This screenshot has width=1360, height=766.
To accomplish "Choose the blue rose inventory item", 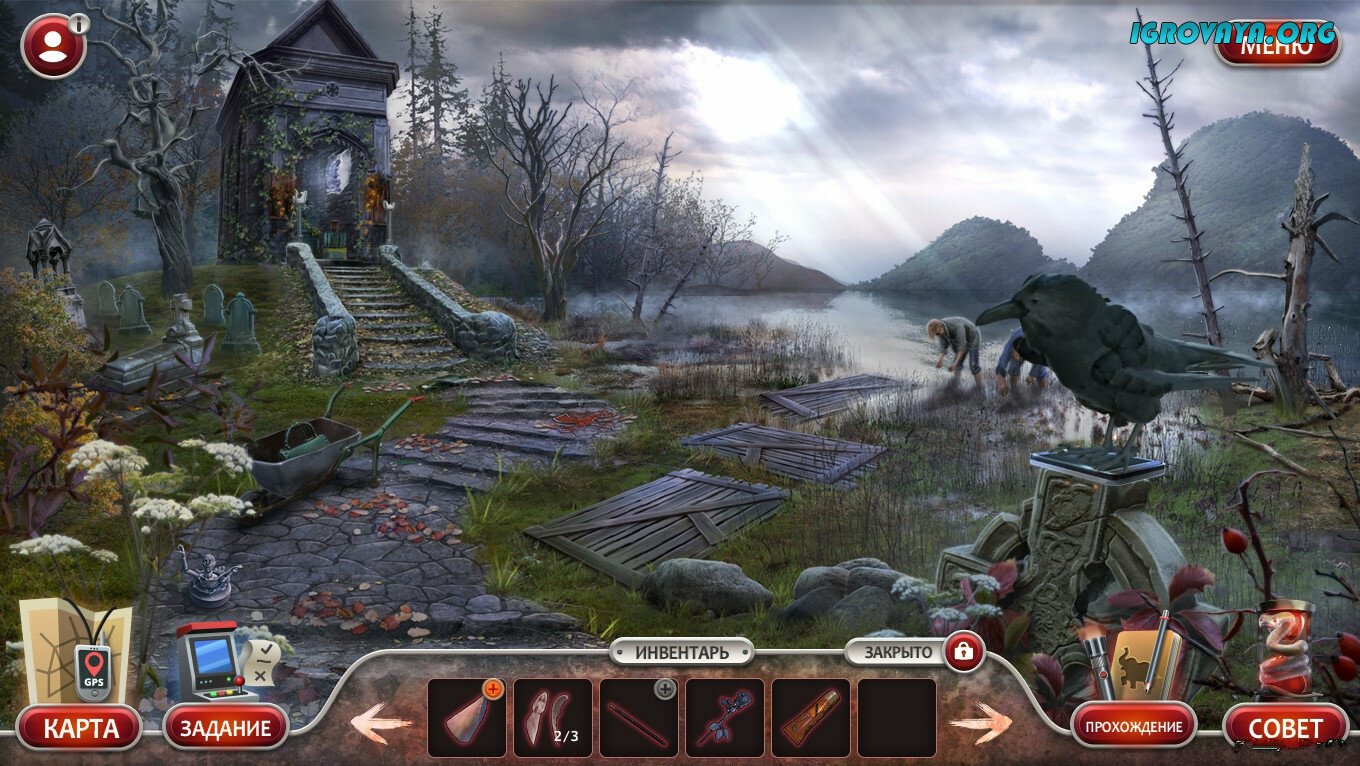I will click(x=724, y=718).
